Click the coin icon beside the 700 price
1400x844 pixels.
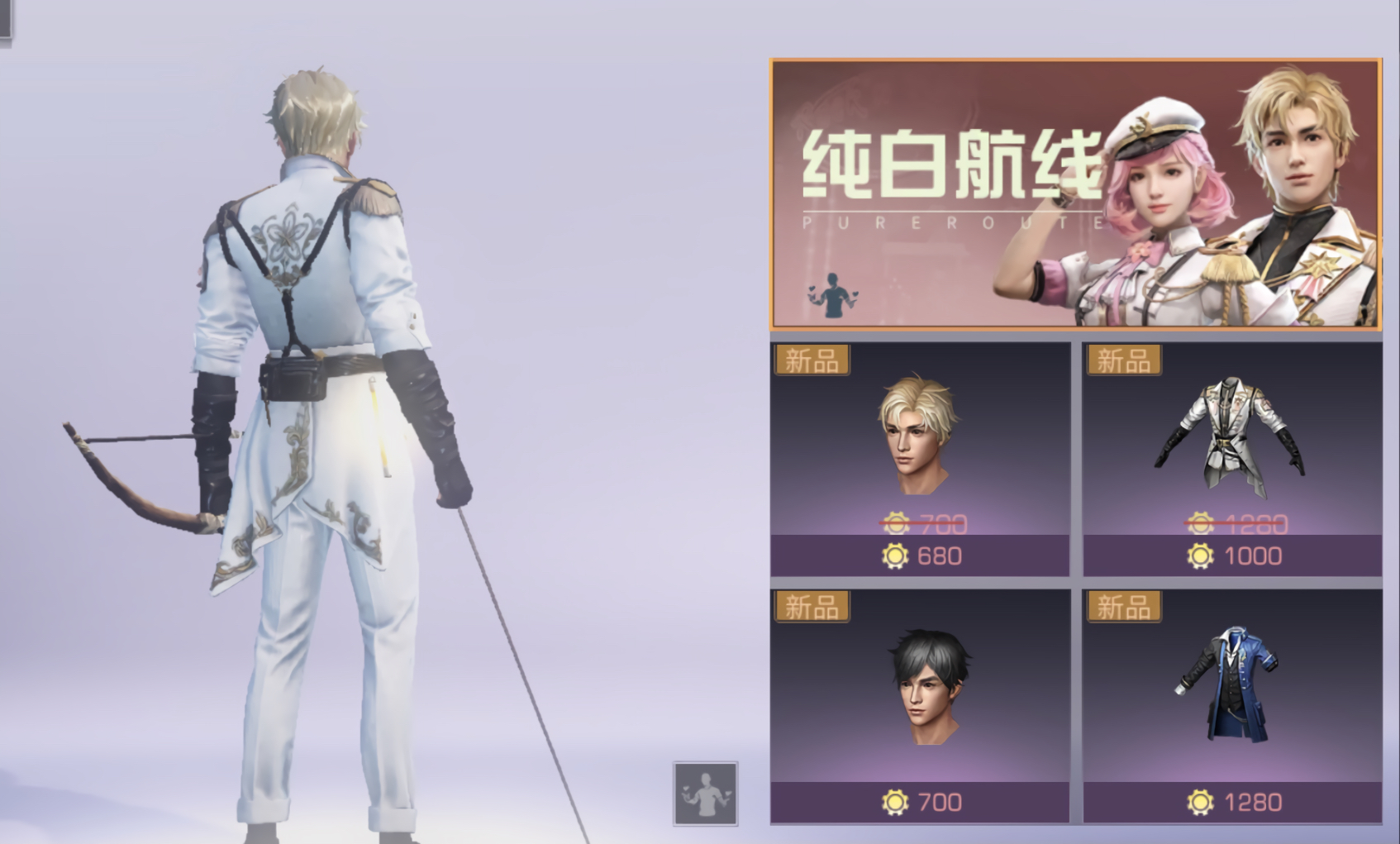click(x=896, y=799)
